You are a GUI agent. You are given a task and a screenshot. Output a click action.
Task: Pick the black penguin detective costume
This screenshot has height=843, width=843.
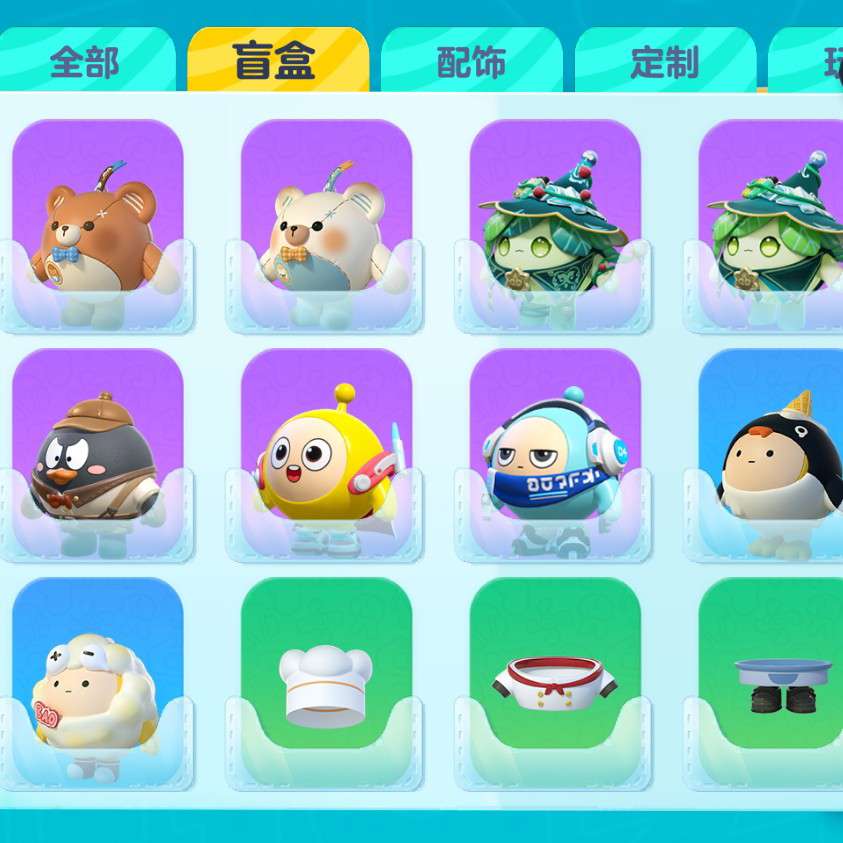[97, 457]
